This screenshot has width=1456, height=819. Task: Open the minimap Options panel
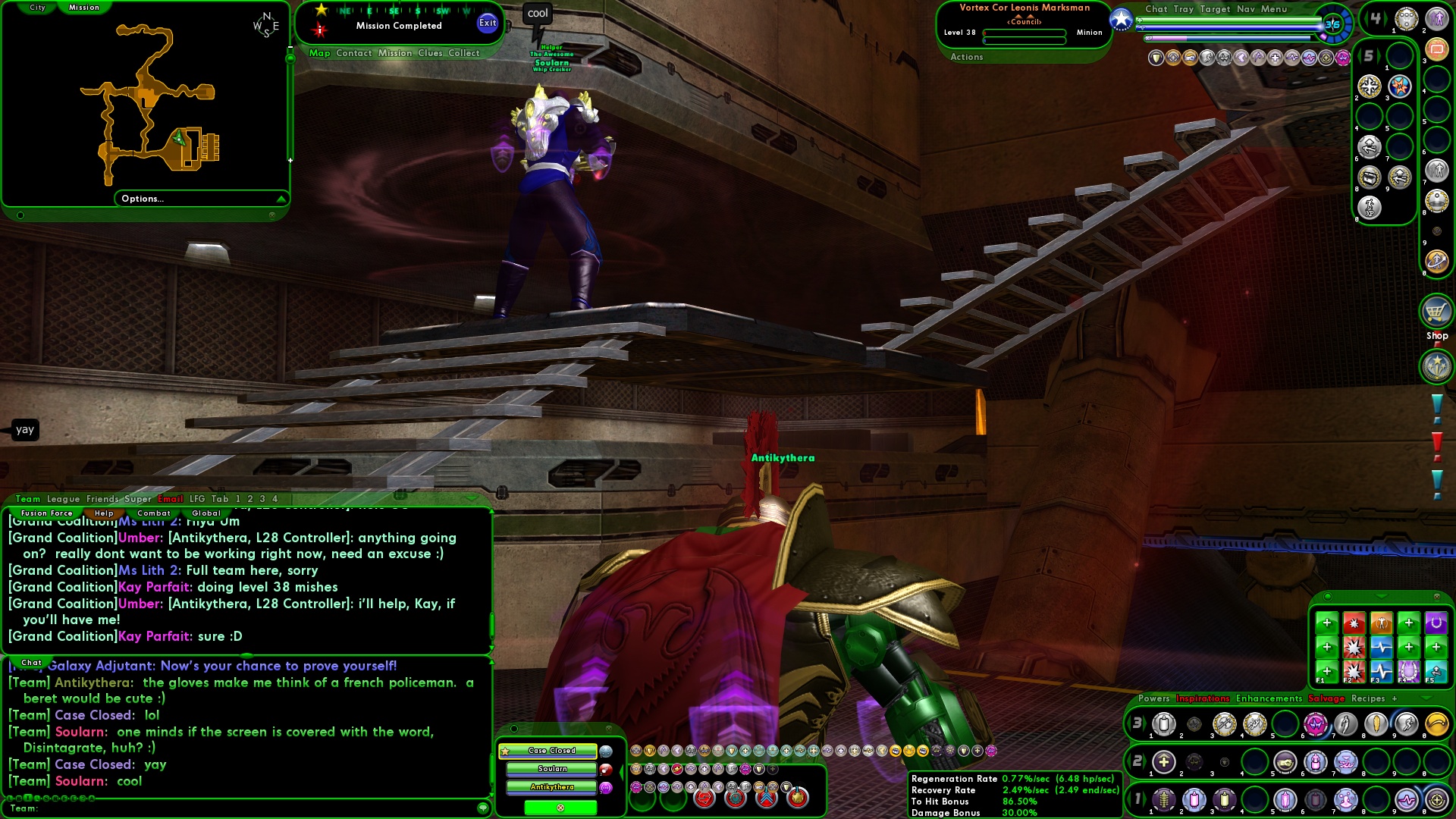point(143,199)
